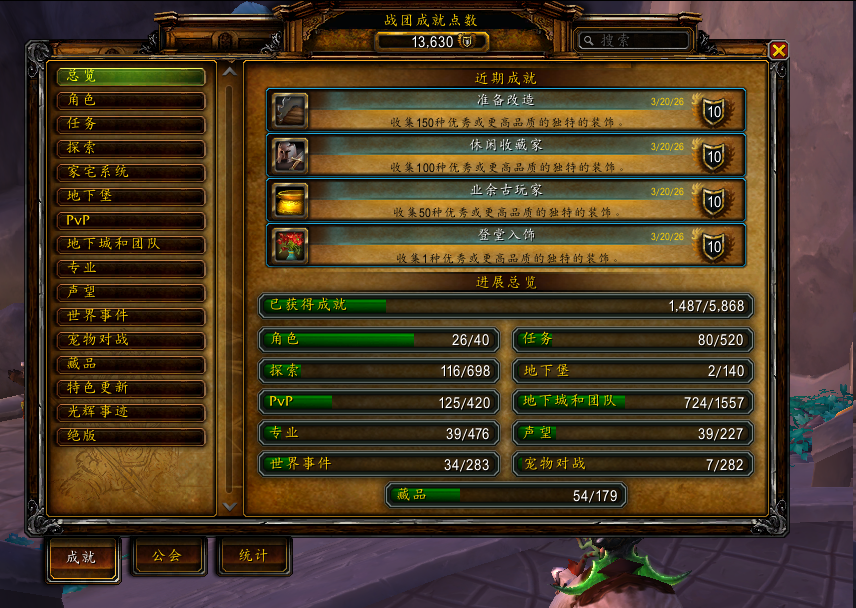Select the 绝版 category
The height and width of the screenshot is (608, 856).
click(130, 436)
